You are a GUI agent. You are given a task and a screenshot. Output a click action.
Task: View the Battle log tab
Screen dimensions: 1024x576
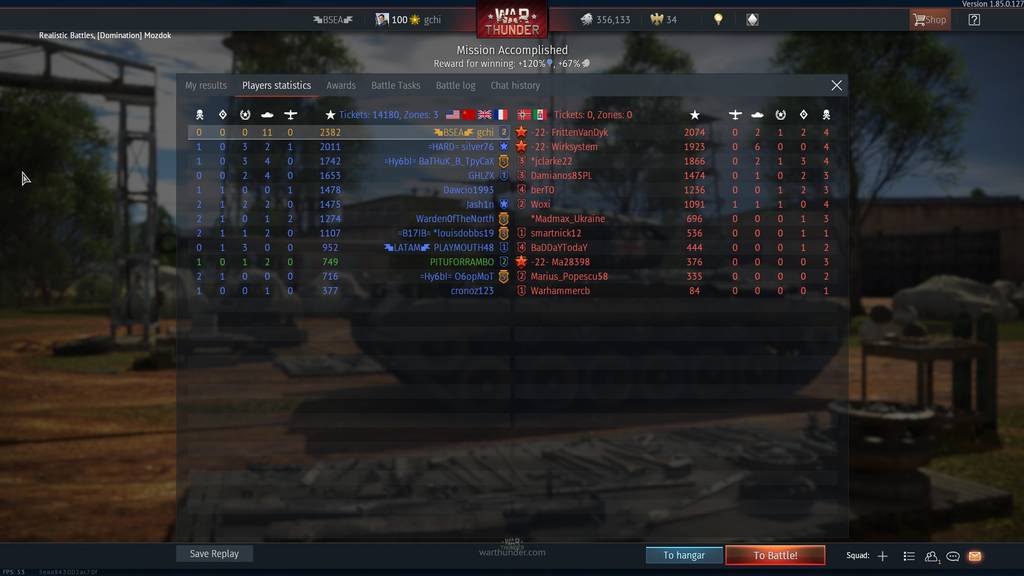click(x=456, y=86)
